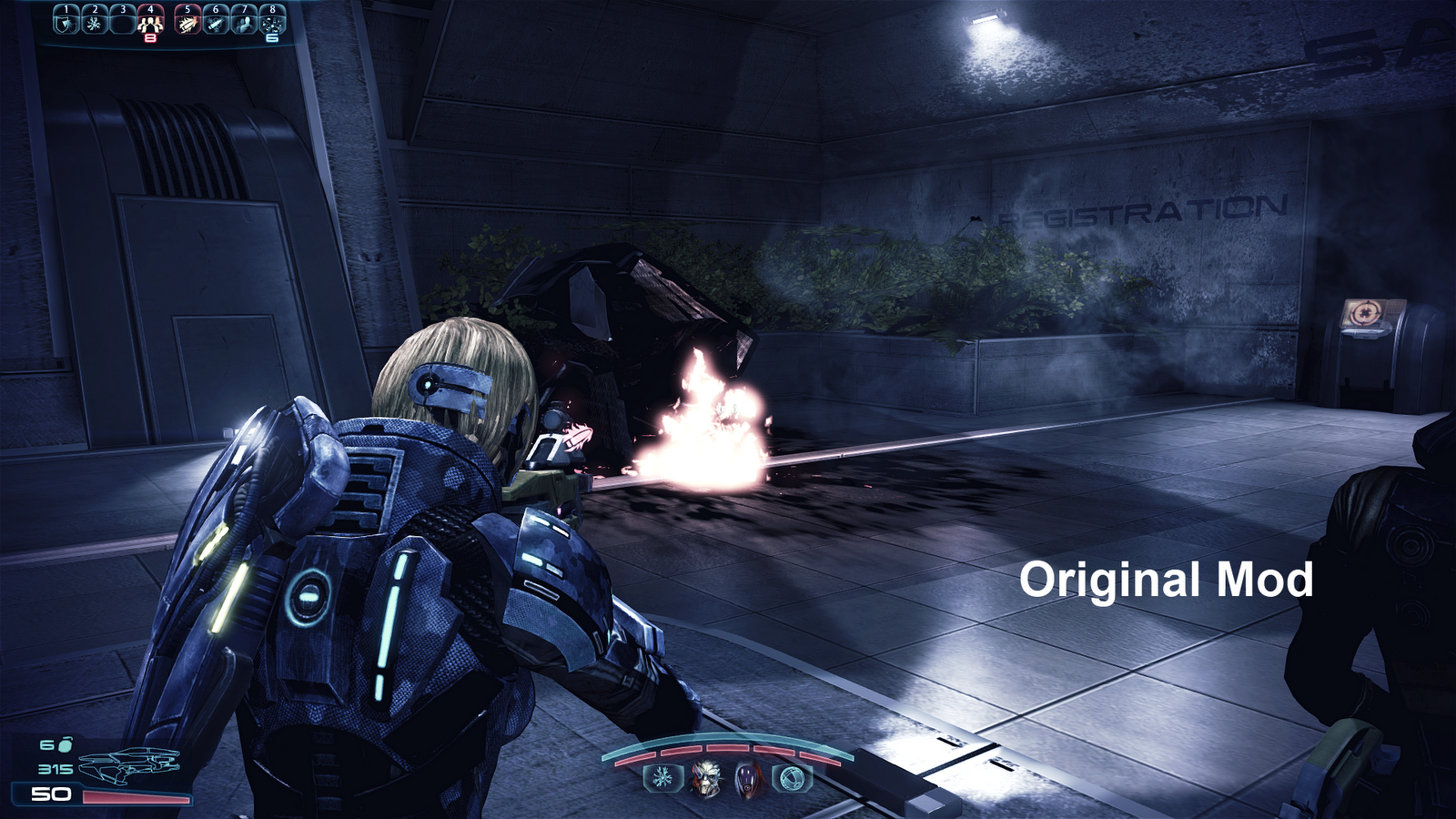Open Tali's squadmate portrait
Viewport: 1456px width, 819px height.
pyautogui.click(x=746, y=778)
